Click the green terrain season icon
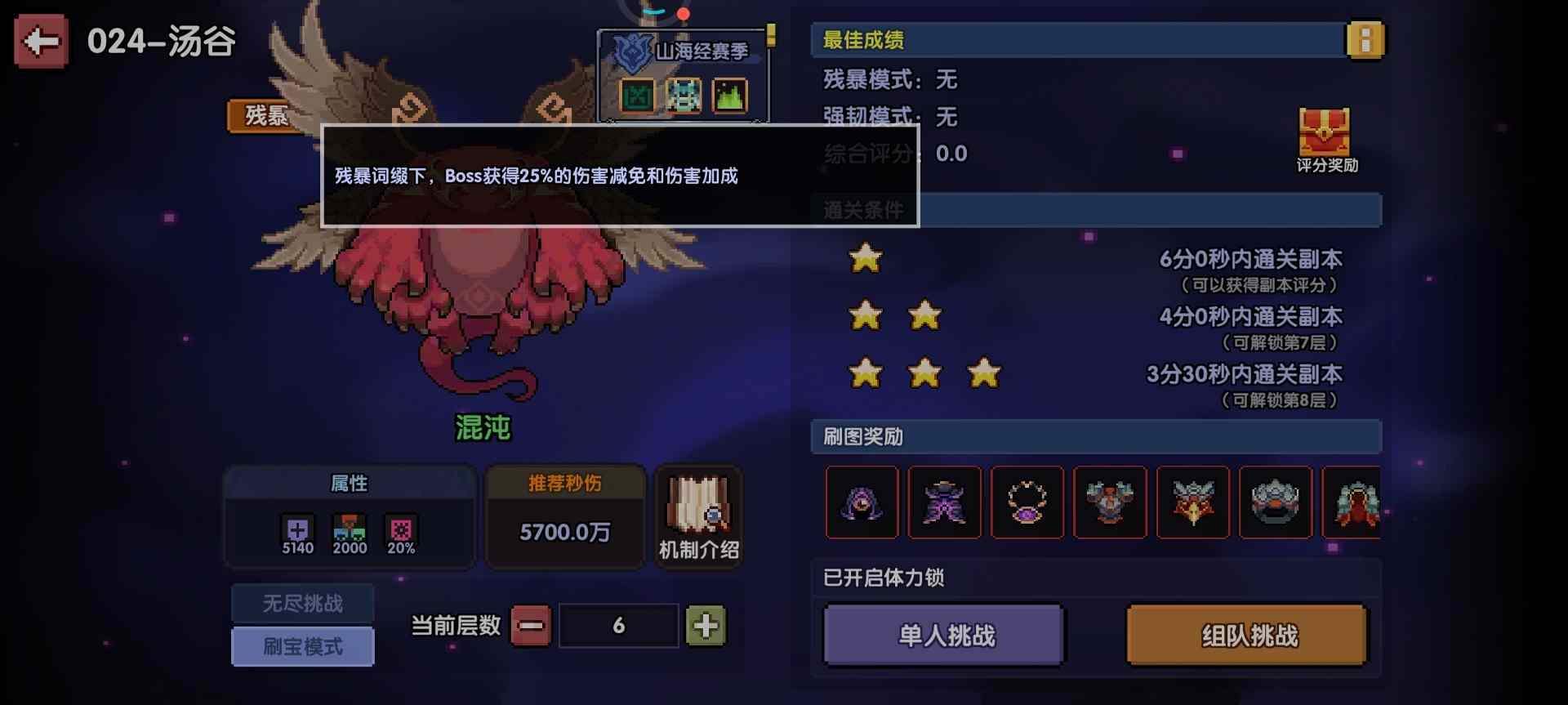Image resolution: width=1568 pixels, height=705 pixels. [729, 94]
